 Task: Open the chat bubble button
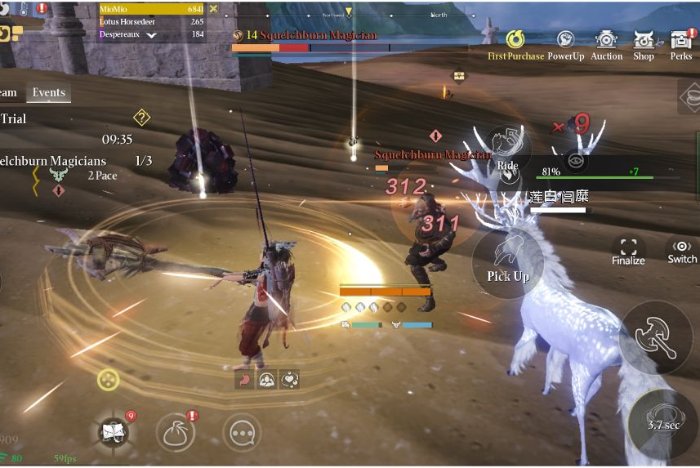[241, 432]
